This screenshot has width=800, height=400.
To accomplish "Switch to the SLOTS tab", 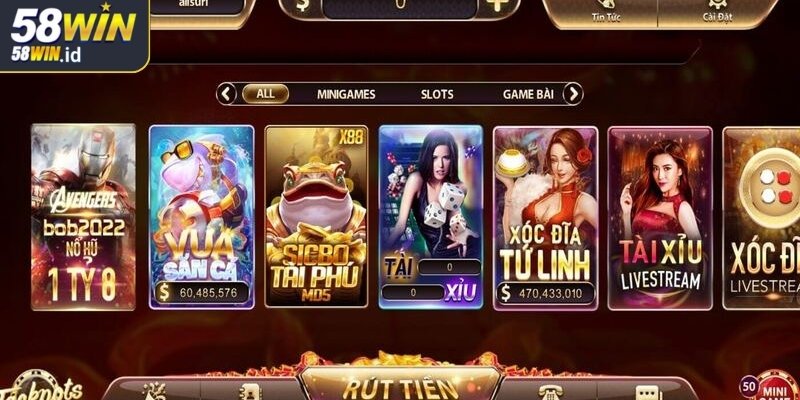I will (x=436, y=94).
